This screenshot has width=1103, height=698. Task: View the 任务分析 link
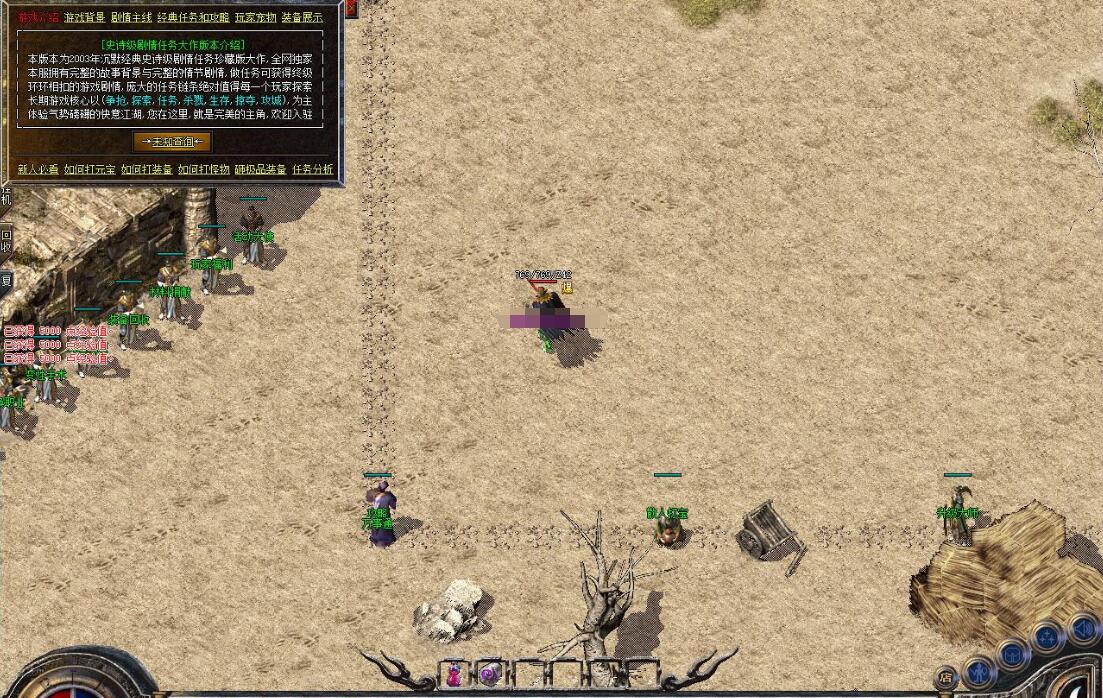[x=313, y=170]
